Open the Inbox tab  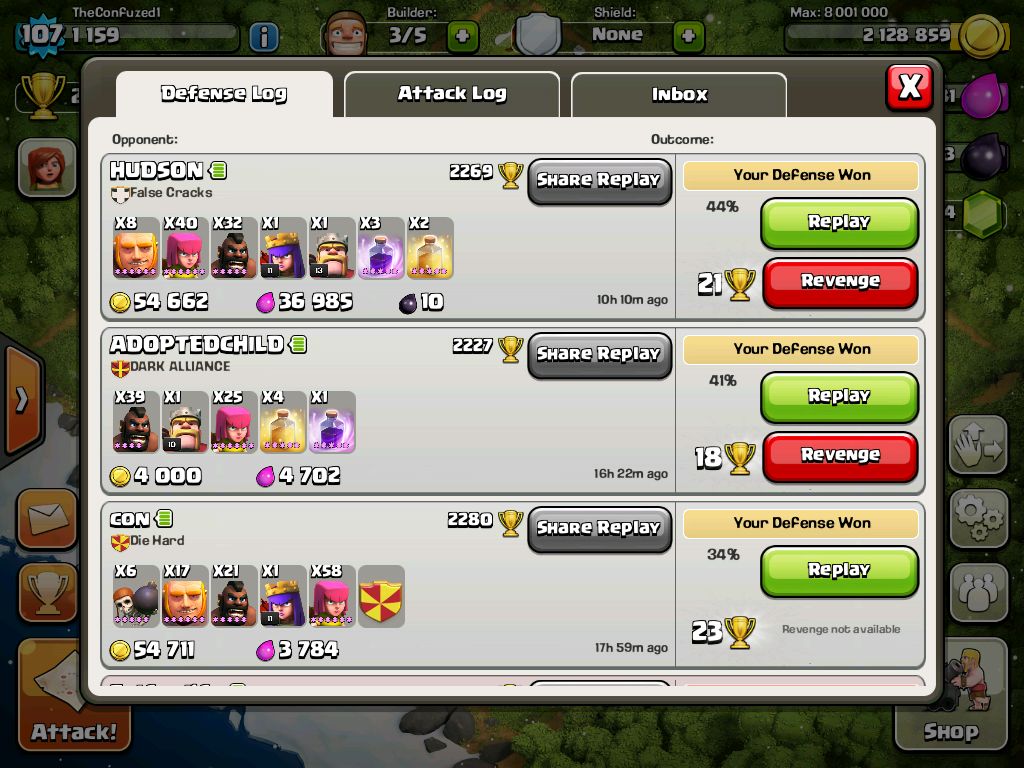679,95
